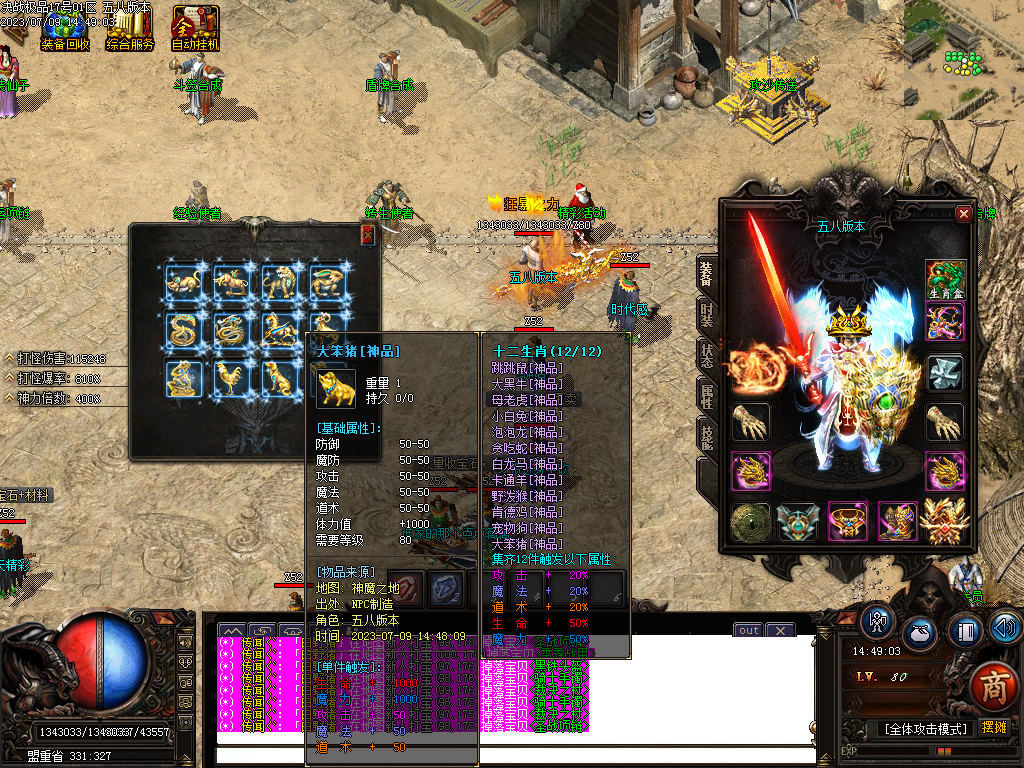Close the zodiac collection window
The height and width of the screenshot is (768, 1024).
point(367,234)
